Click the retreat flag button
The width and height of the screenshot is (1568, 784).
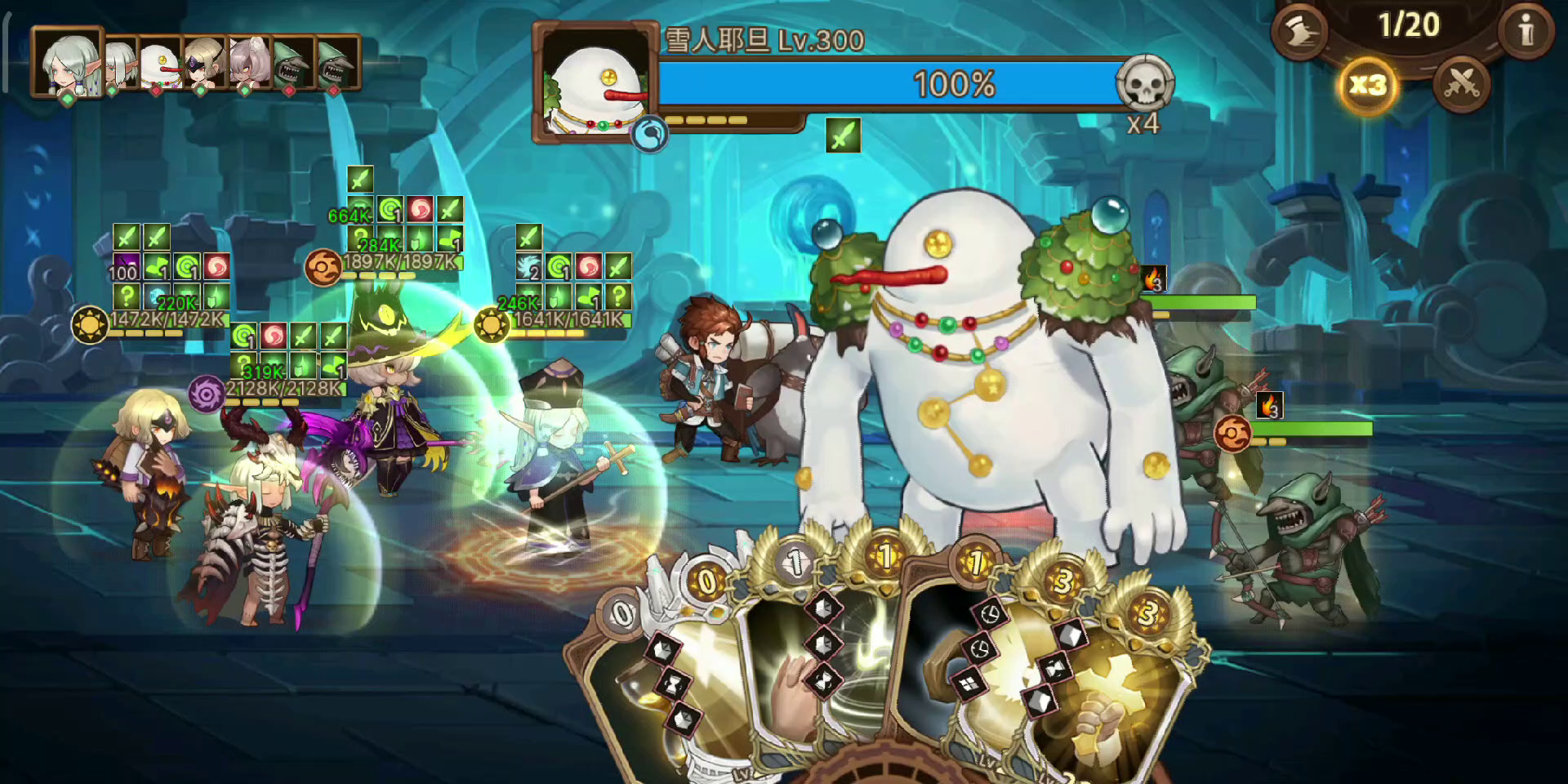[1300, 31]
